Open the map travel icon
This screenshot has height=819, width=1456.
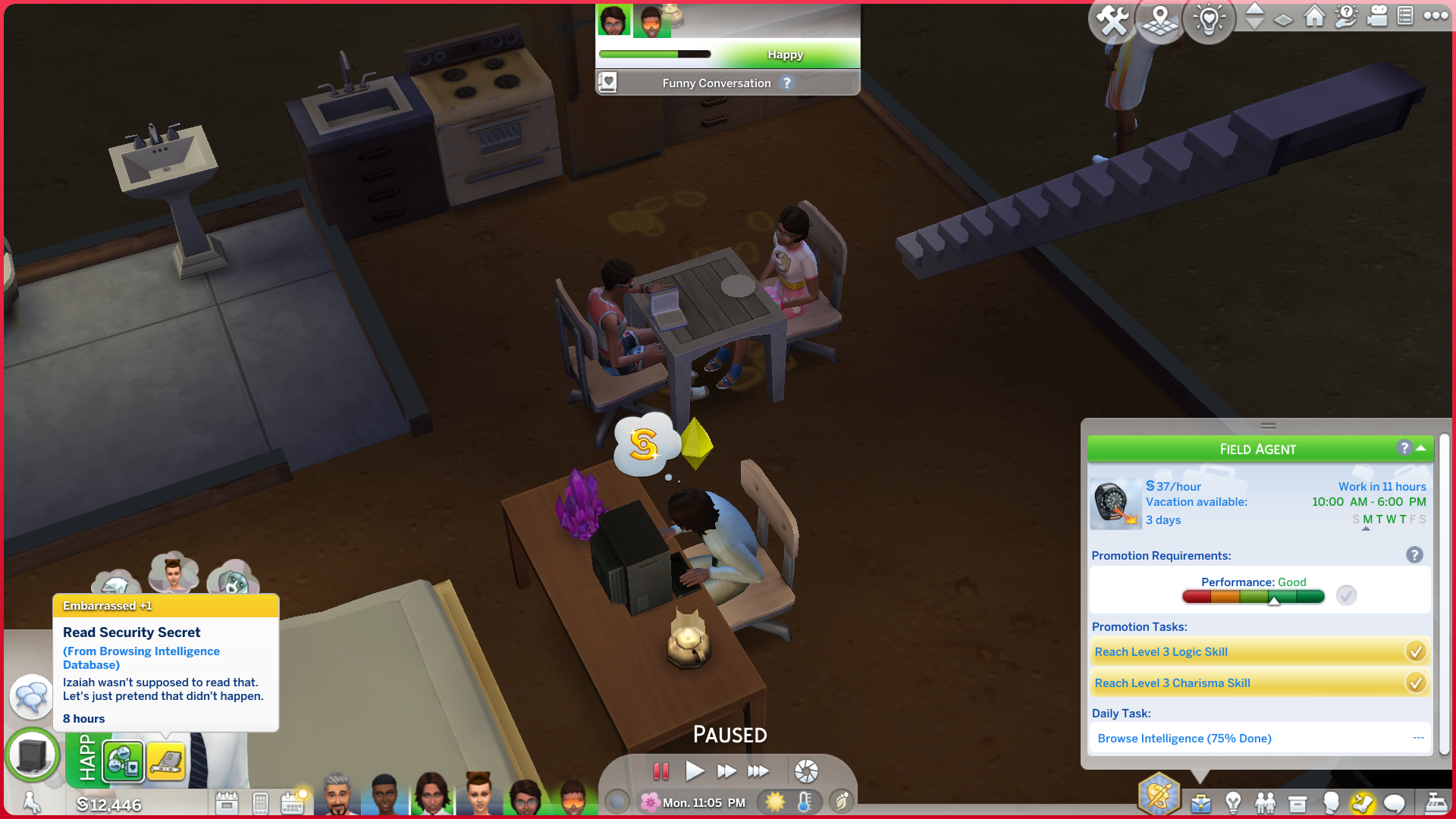[x=1160, y=20]
